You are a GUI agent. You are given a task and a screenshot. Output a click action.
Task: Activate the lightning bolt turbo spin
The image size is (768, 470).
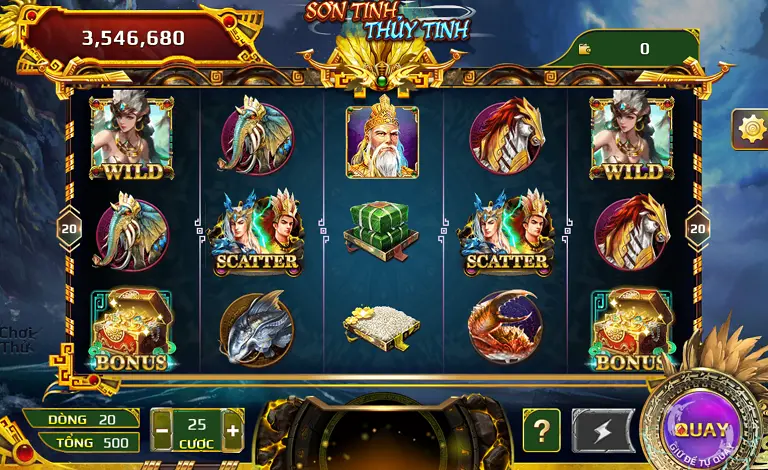[603, 431]
